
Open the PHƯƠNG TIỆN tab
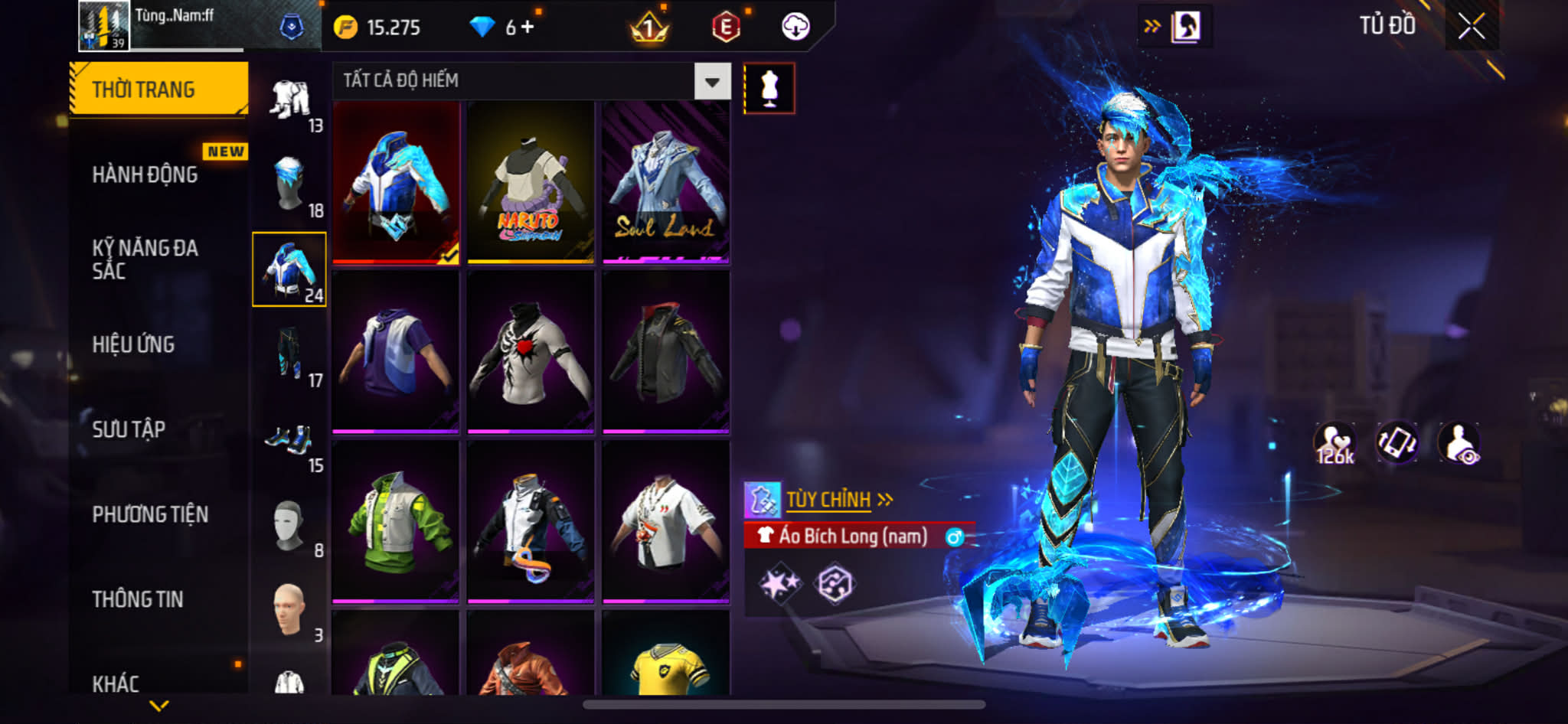point(150,514)
